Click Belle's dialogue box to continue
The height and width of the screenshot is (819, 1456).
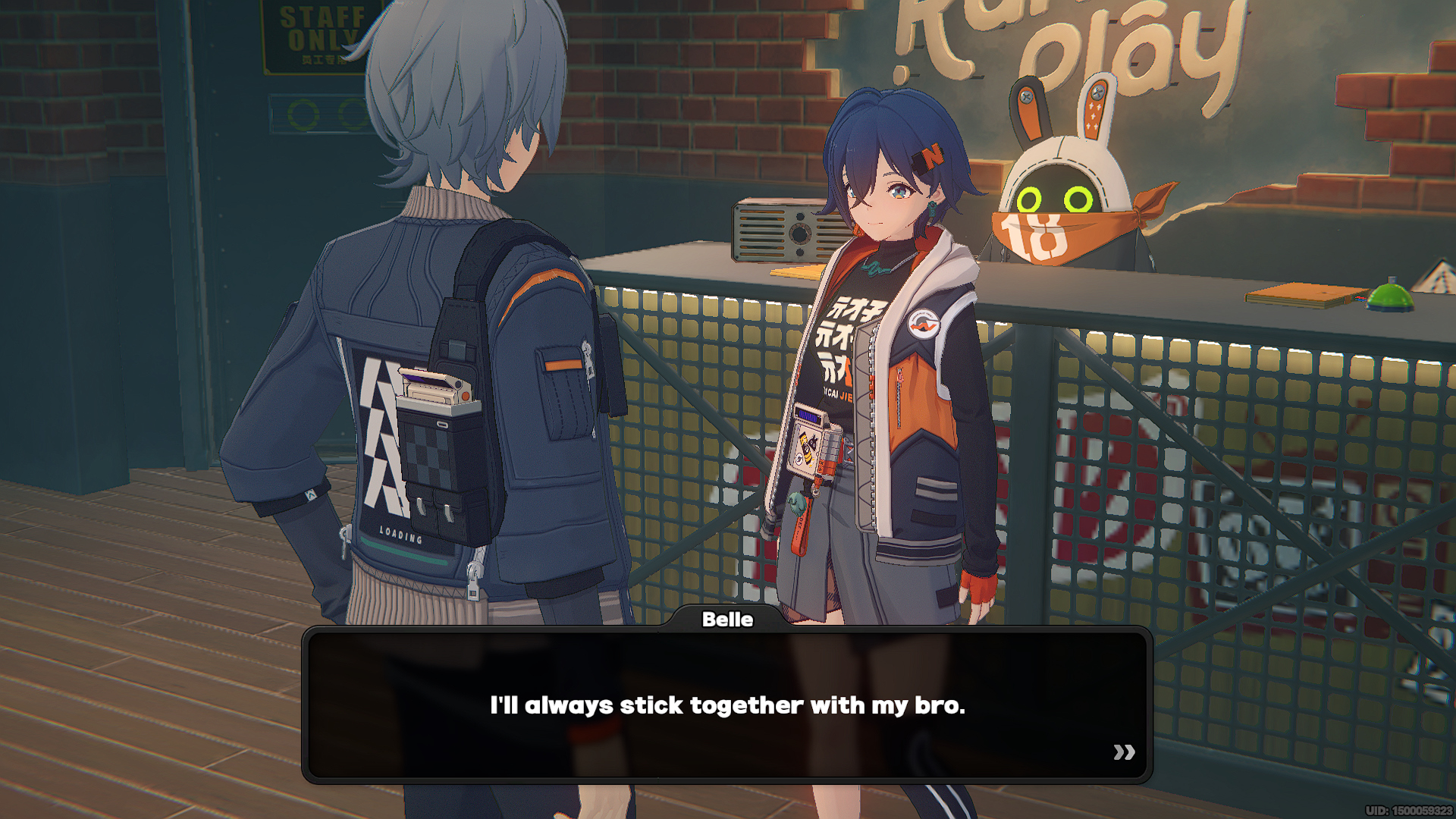coord(726,704)
